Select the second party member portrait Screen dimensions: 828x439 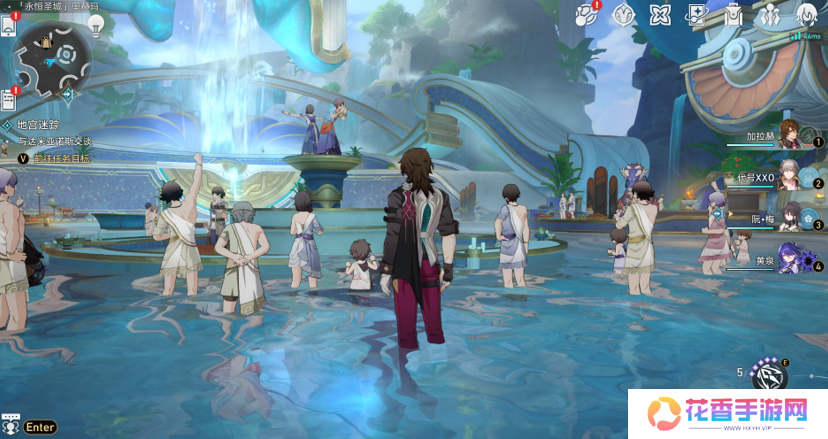tap(788, 176)
